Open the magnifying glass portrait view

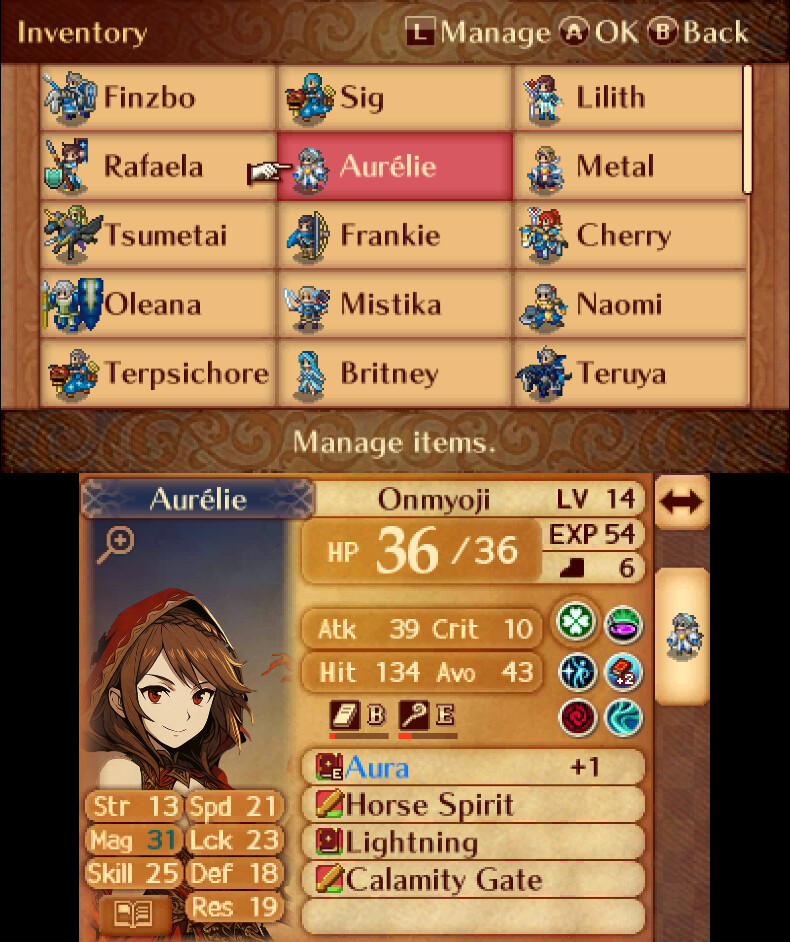118,544
